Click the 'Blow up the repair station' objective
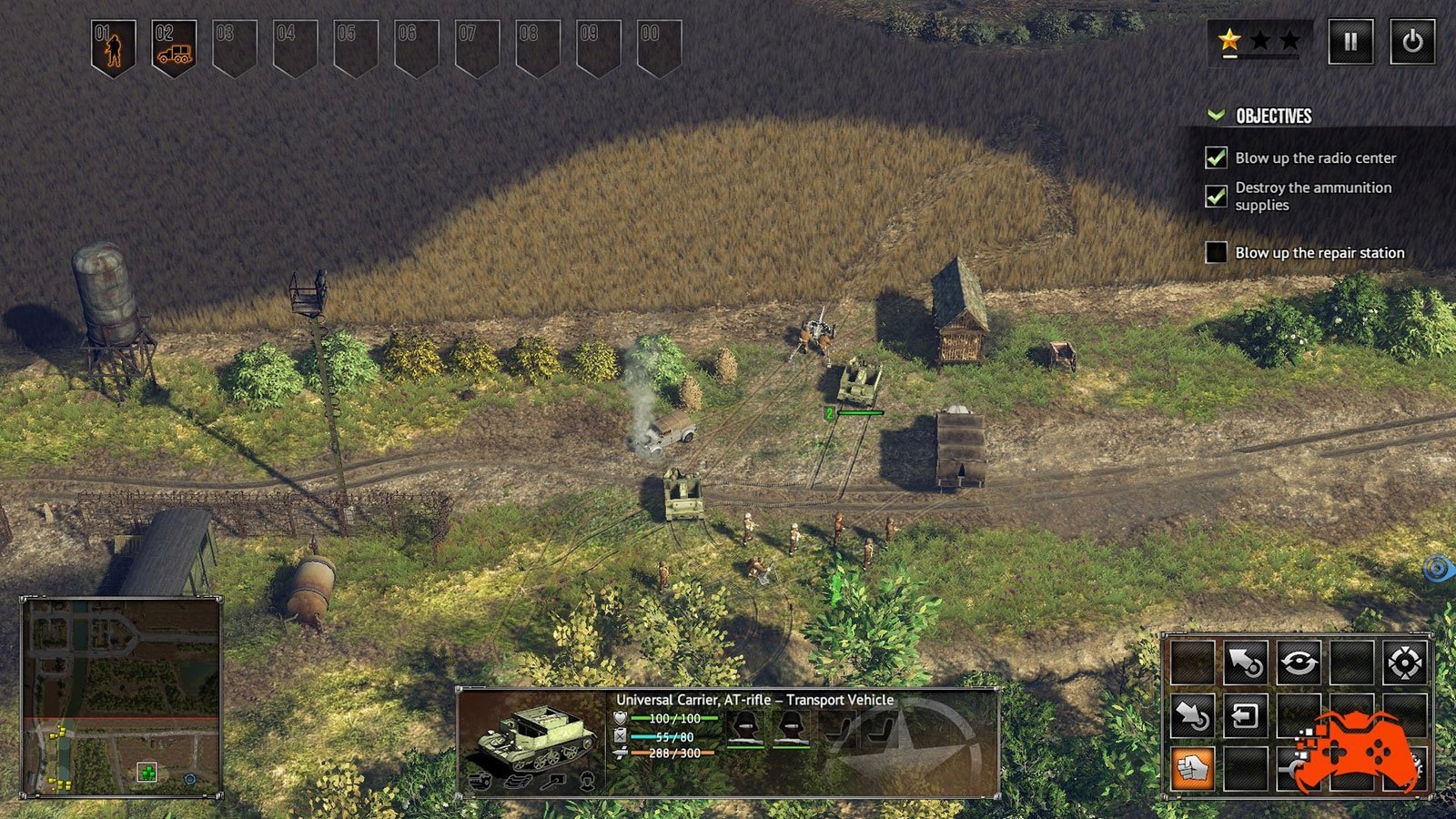This screenshot has height=819, width=1456. click(1319, 253)
